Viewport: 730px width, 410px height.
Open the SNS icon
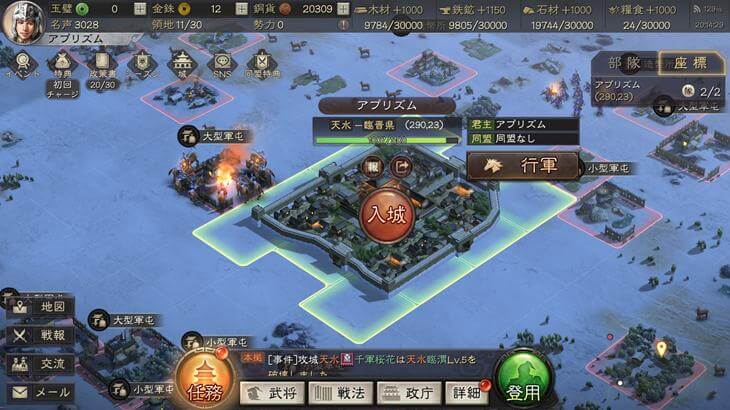coord(222,65)
